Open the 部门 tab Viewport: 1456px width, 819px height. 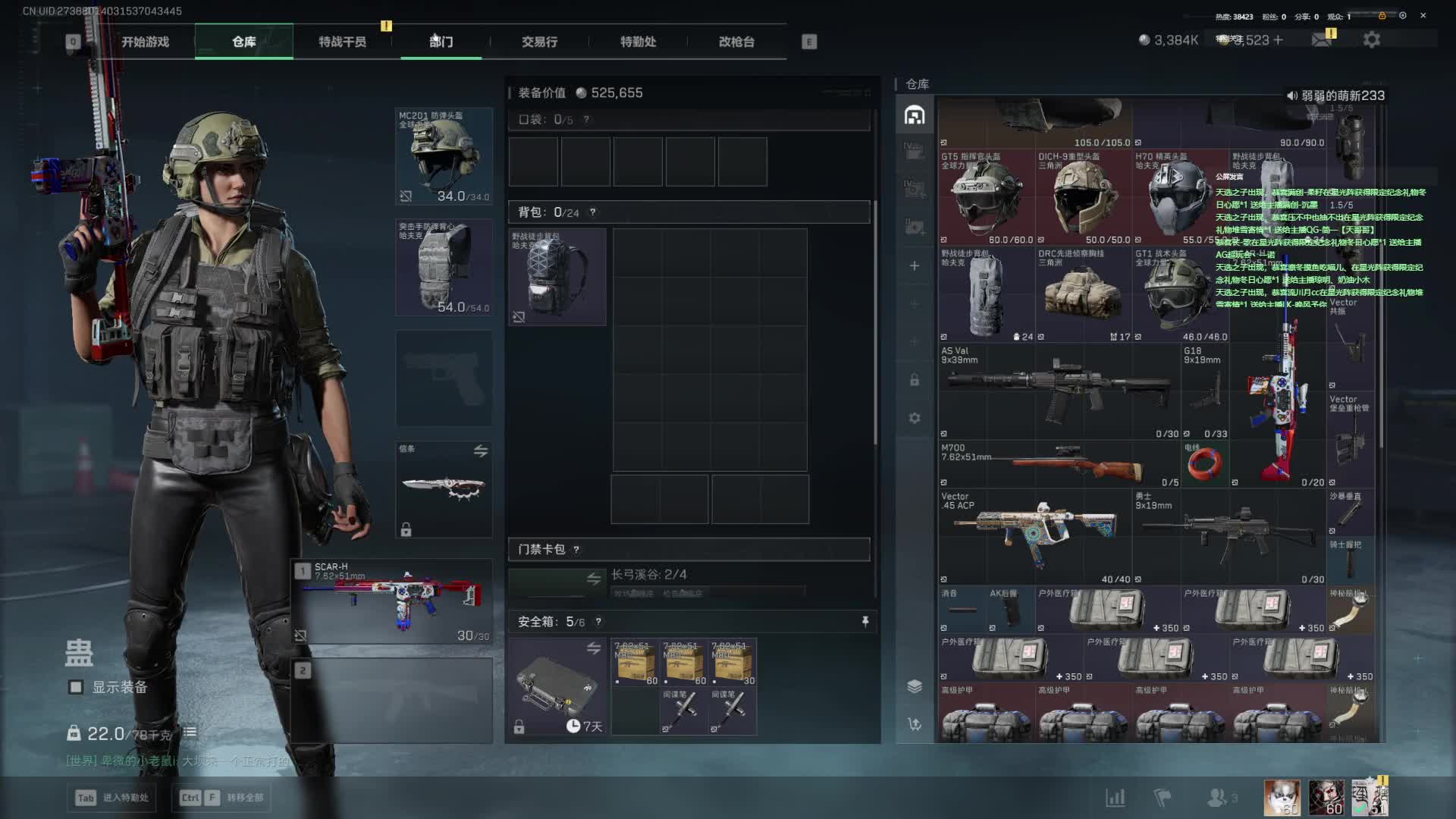point(441,42)
